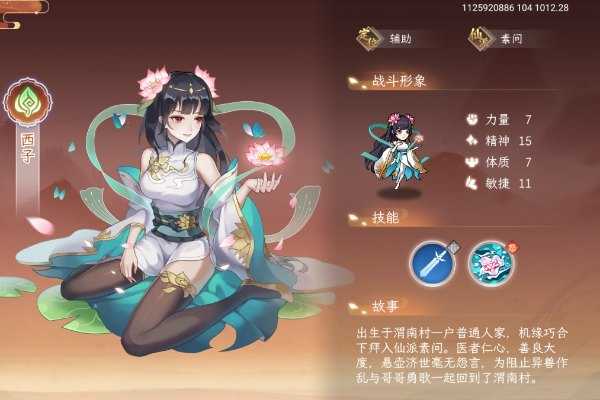
Task: Tap the green leaf emblem above 西子
Action: click(27, 103)
